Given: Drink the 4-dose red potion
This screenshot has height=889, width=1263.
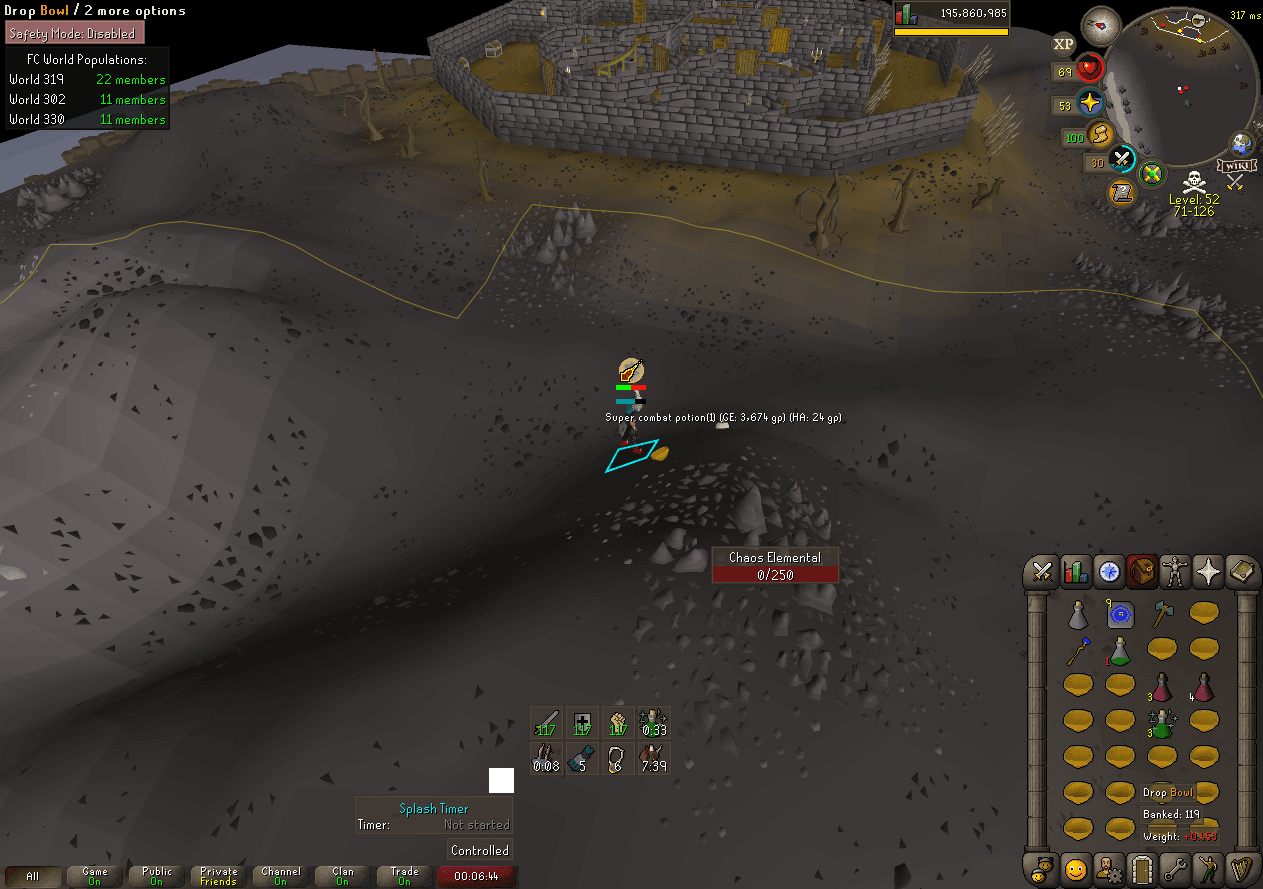Looking at the screenshot, I should click(x=1203, y=687).
